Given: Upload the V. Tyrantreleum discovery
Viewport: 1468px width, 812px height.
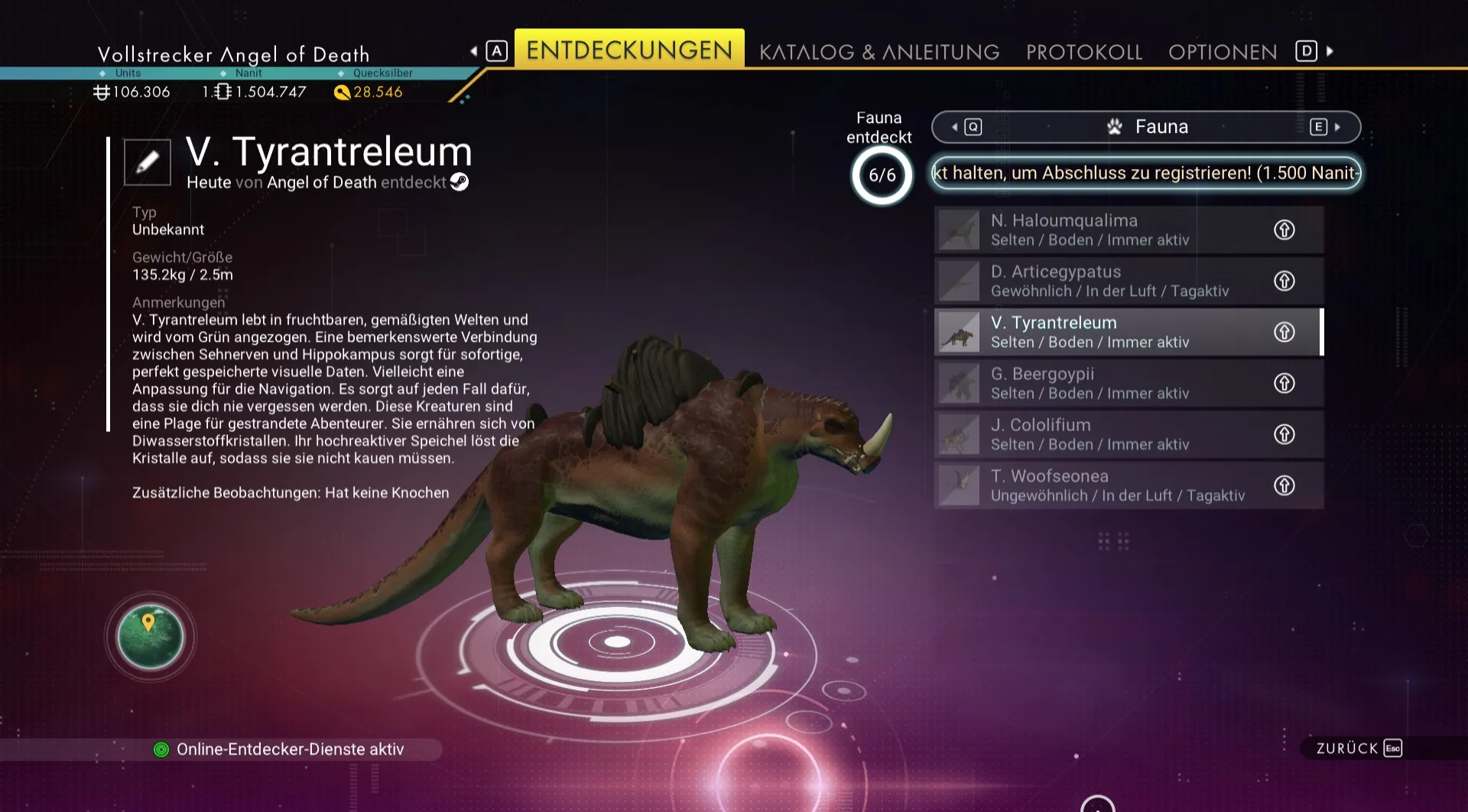Looking at the screenshot, I should click(x=1284, y=332).
